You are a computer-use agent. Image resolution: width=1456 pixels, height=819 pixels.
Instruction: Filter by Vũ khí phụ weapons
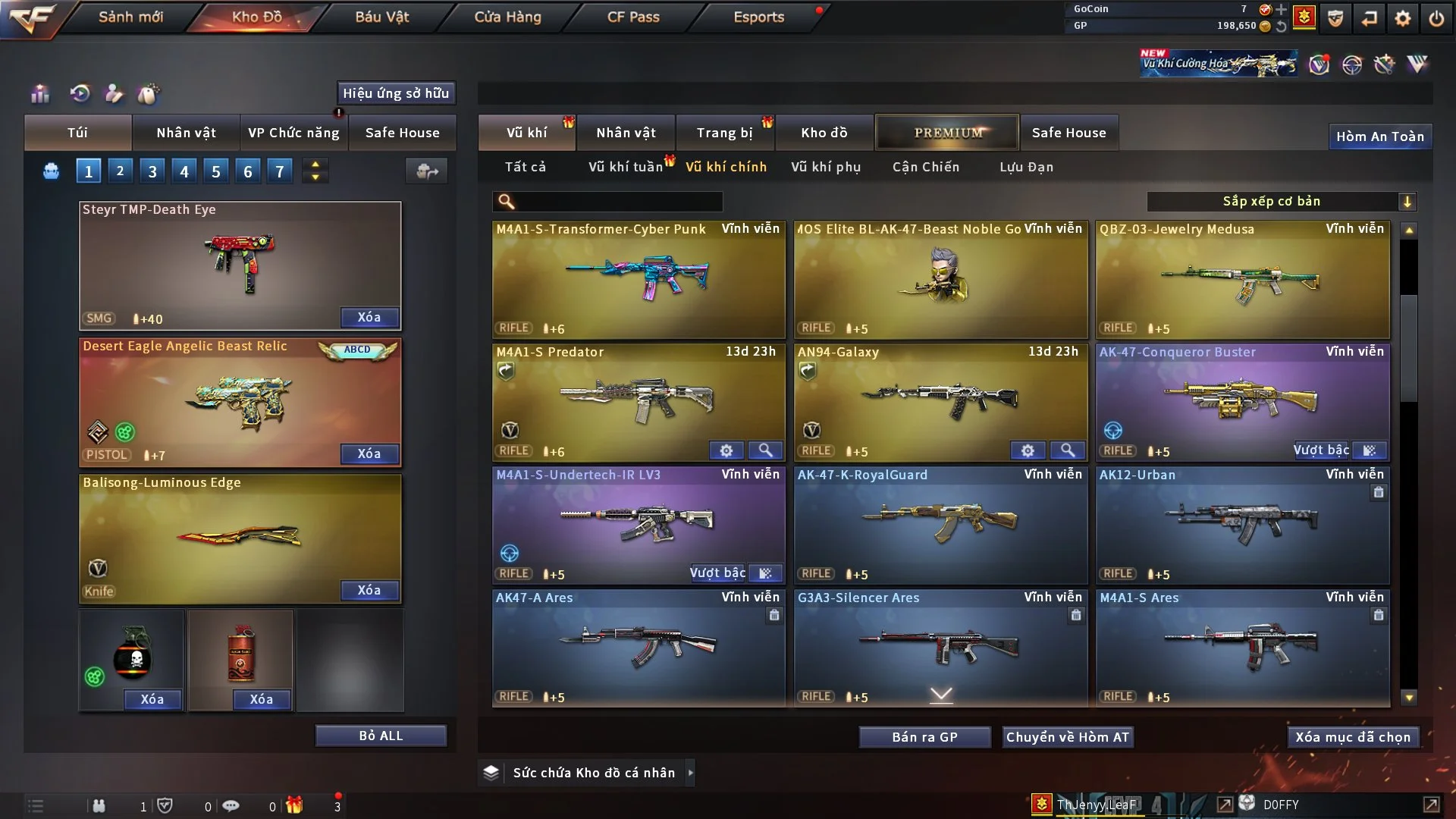click(825, 167)
